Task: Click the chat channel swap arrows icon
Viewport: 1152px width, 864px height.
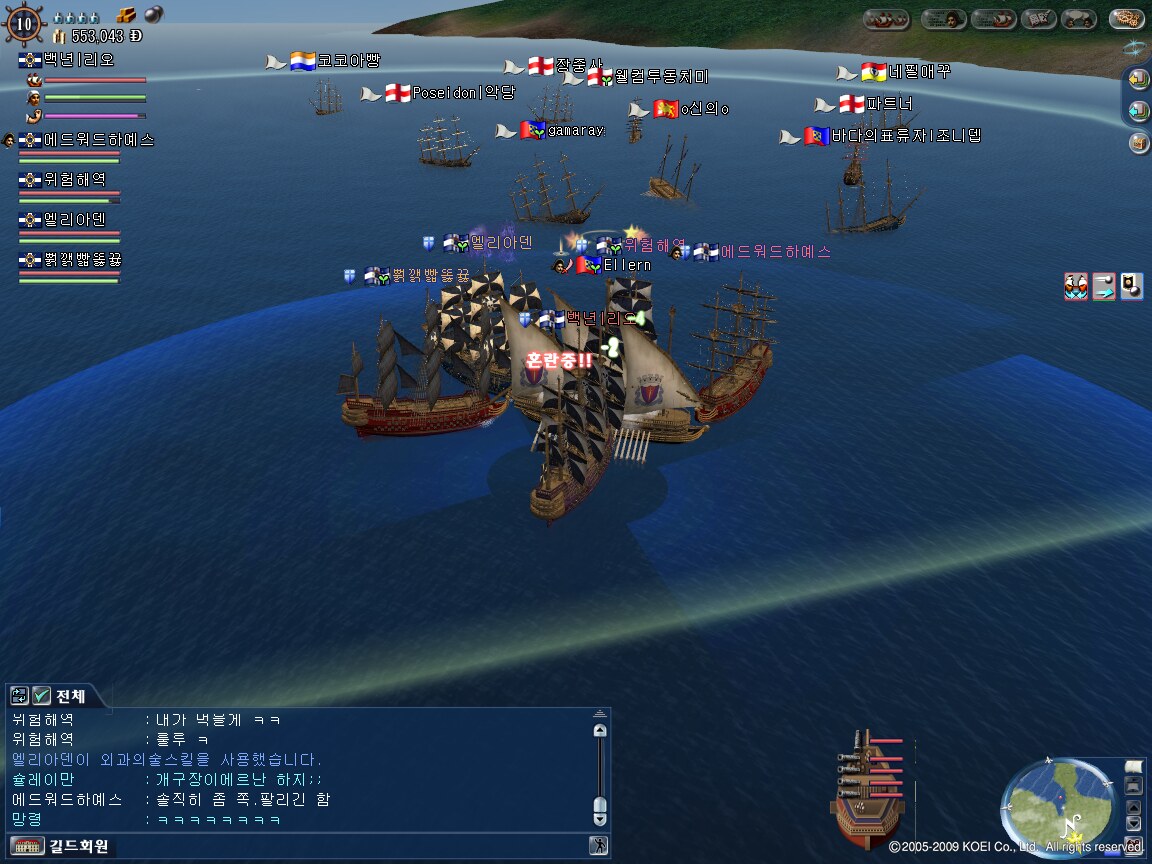Action: 19,696
